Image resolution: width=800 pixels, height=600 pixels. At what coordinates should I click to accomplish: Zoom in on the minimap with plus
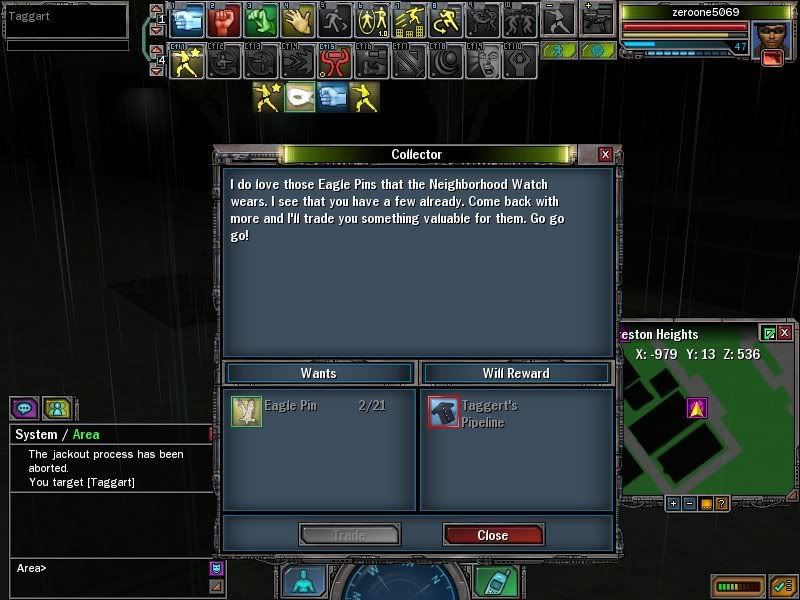pos(673,503)
